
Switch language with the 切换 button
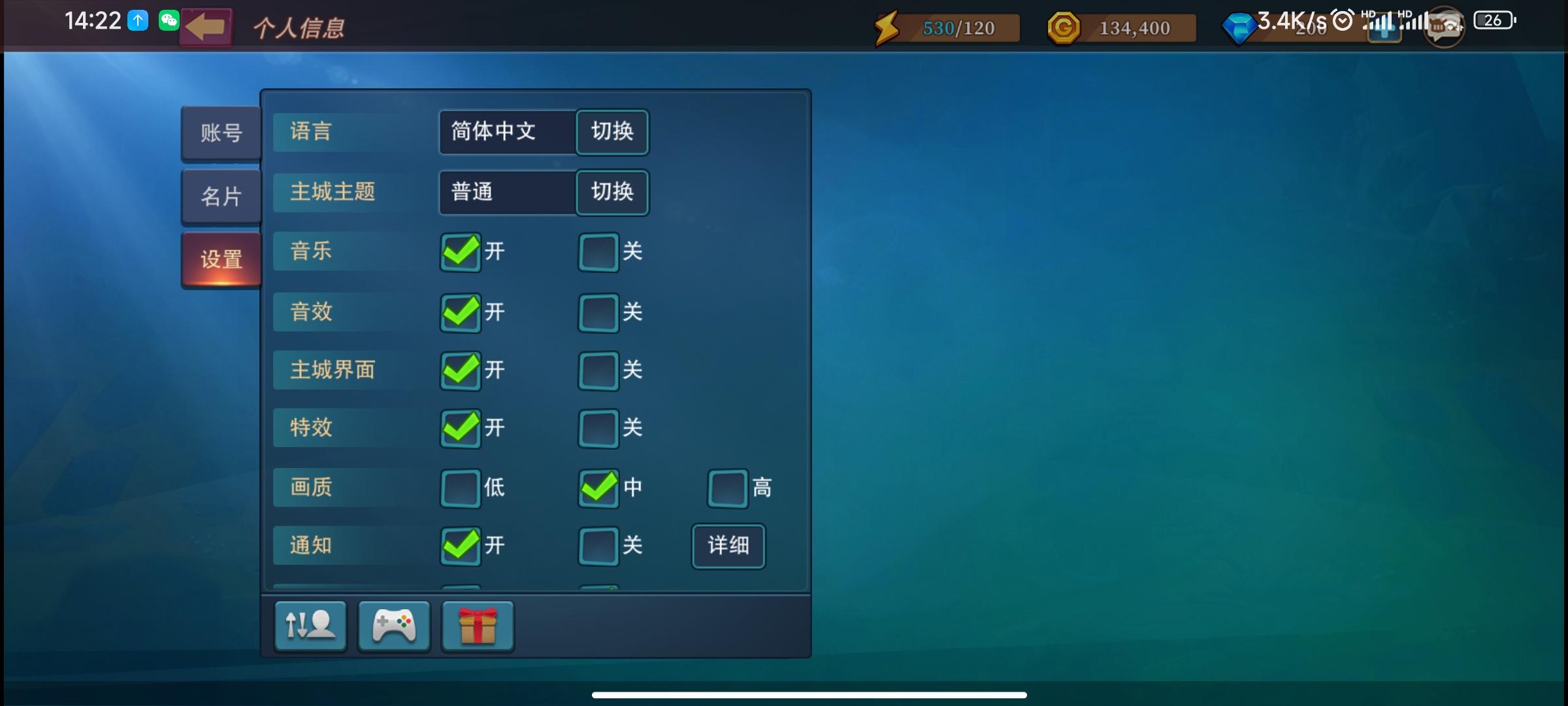612,132
